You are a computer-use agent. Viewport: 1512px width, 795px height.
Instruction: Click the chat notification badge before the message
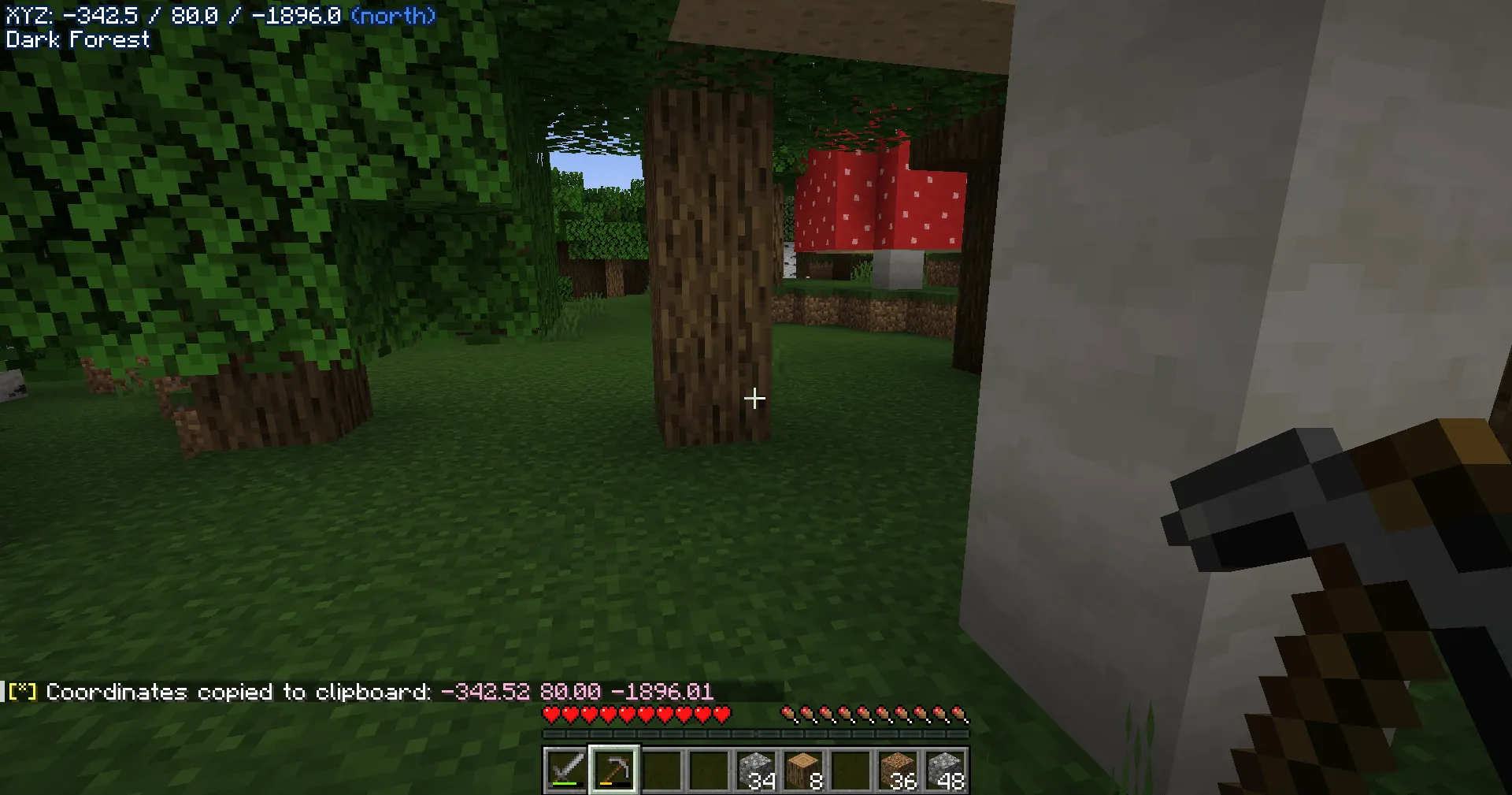[21, 692]
